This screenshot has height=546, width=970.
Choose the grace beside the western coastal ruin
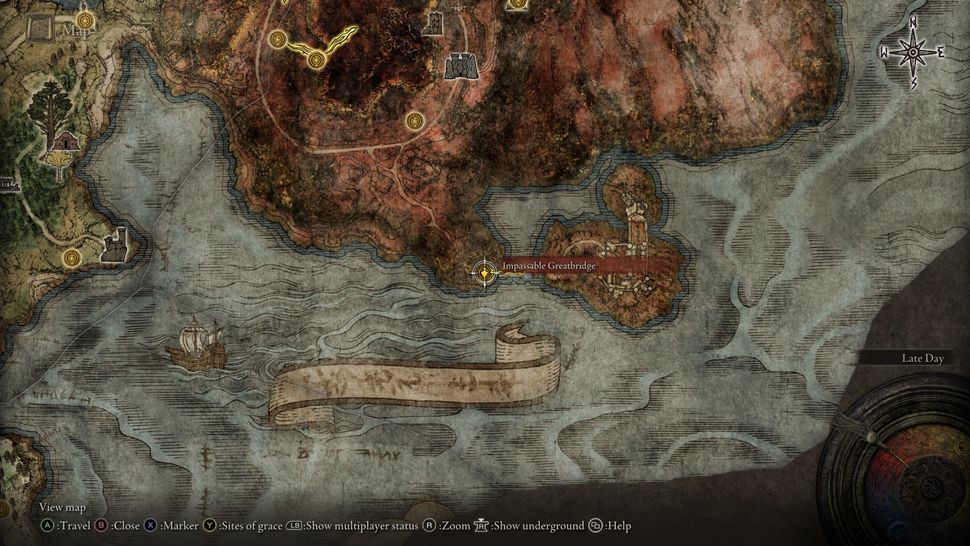coord(72,260)
